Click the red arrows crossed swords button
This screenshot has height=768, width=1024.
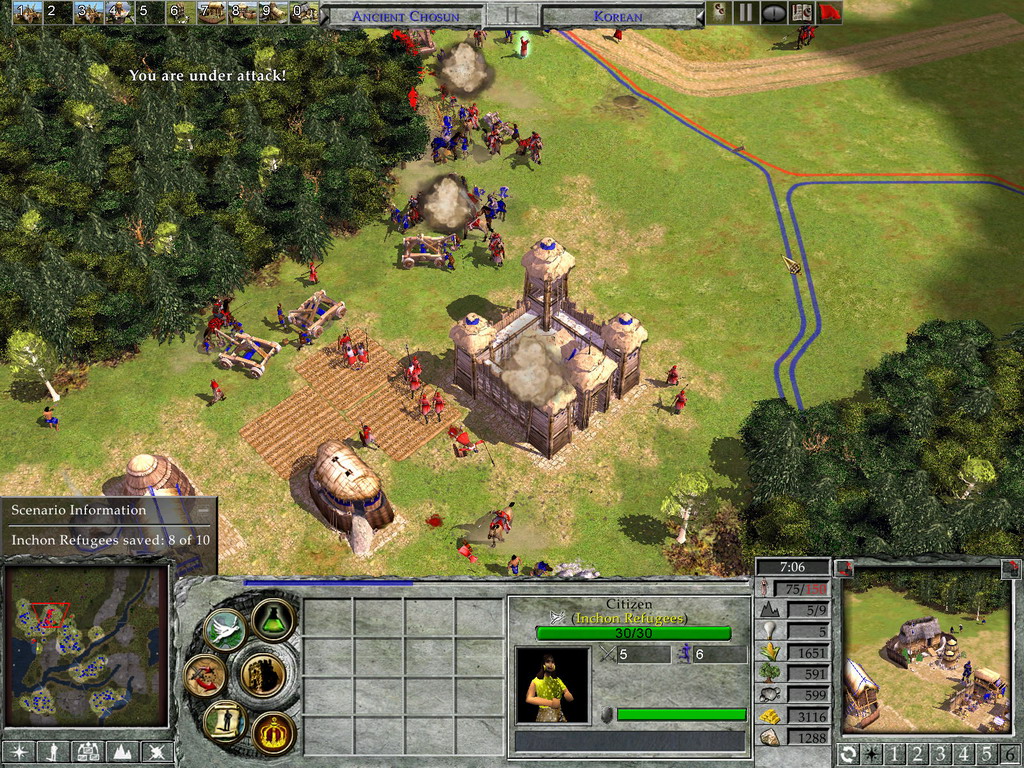click(x=205, y=675)
